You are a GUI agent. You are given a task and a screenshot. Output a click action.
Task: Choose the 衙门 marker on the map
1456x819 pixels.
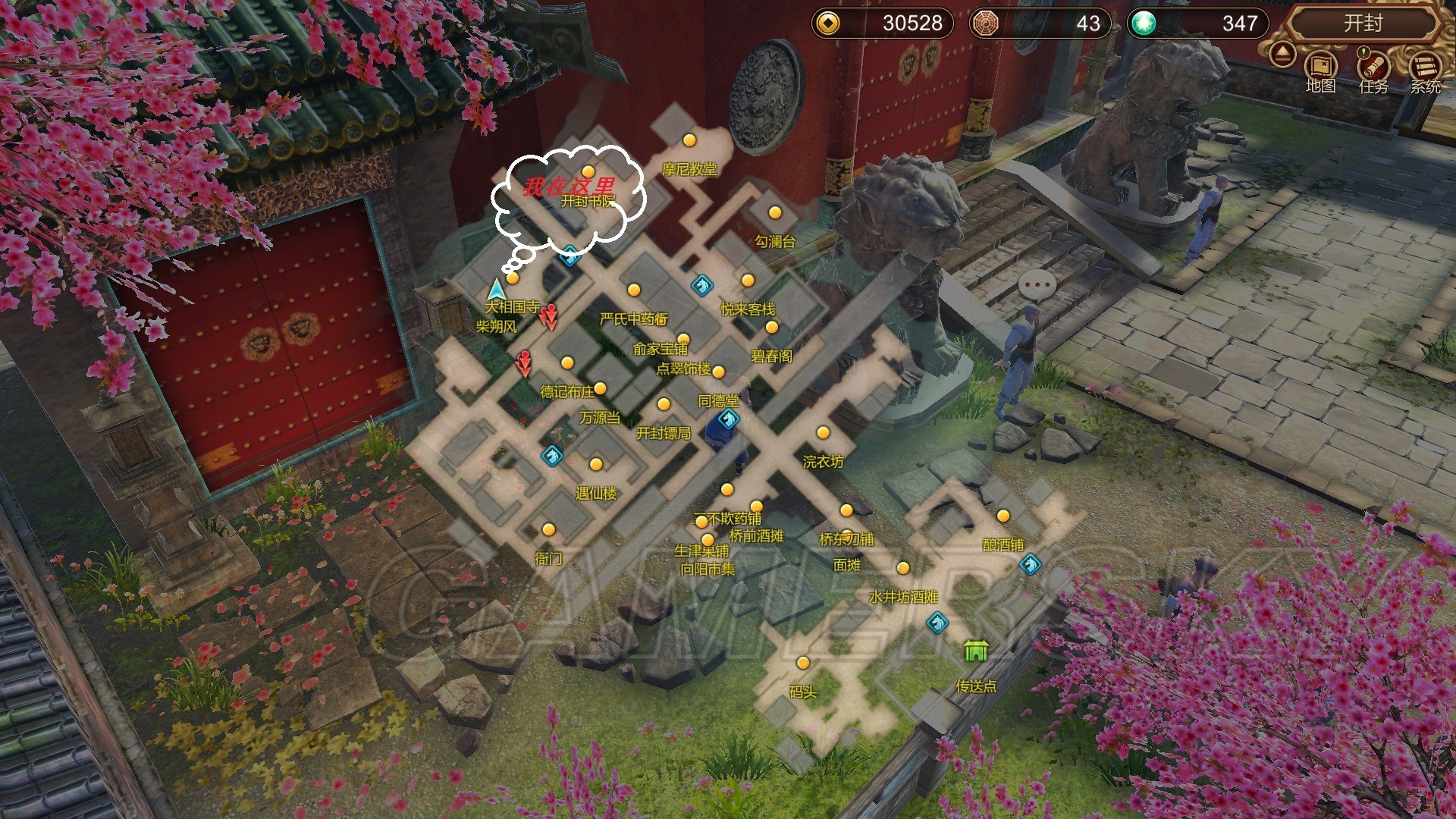click(548, 530)
